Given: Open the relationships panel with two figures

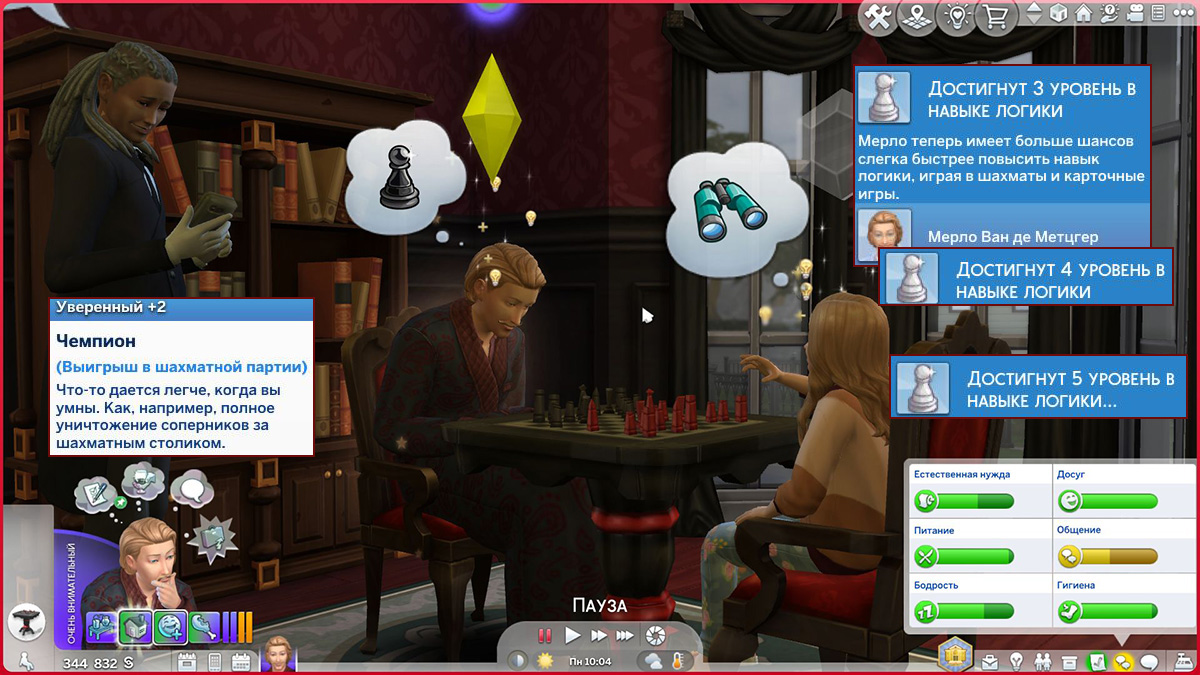Looking at the screenshot, I should coord(1044,662).
